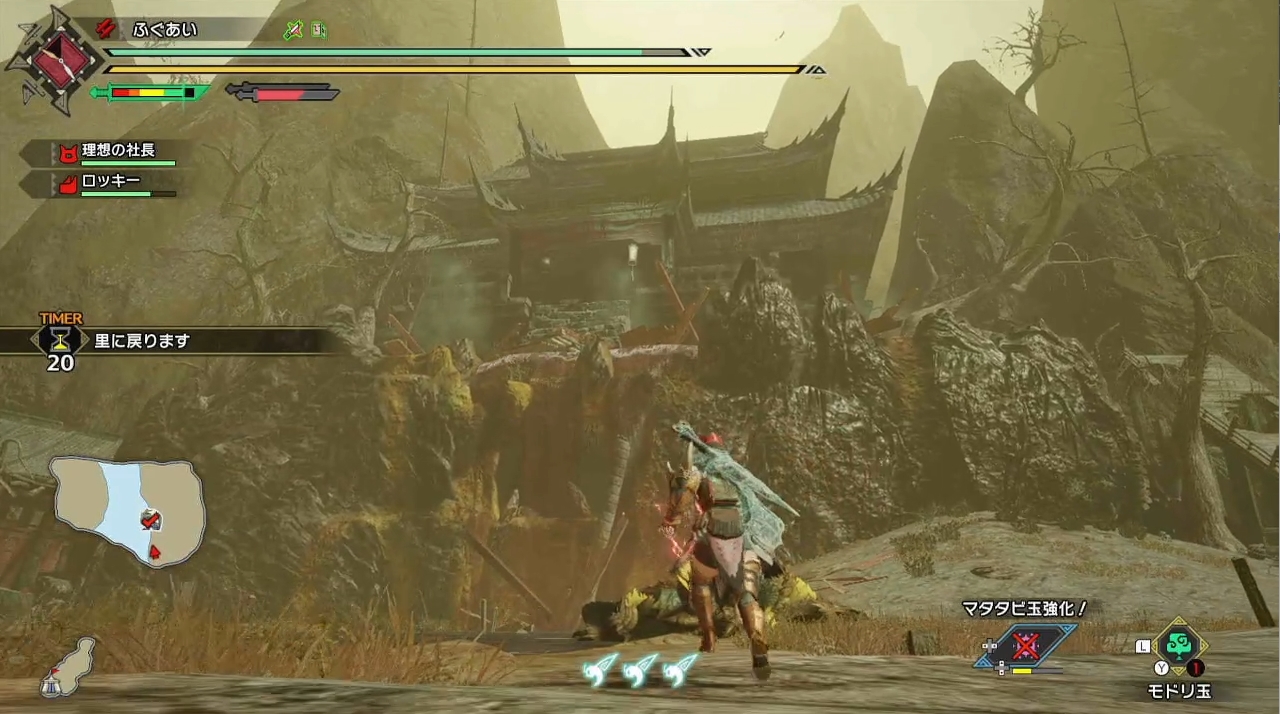Click the green sword buff icon

pos(292,30)
